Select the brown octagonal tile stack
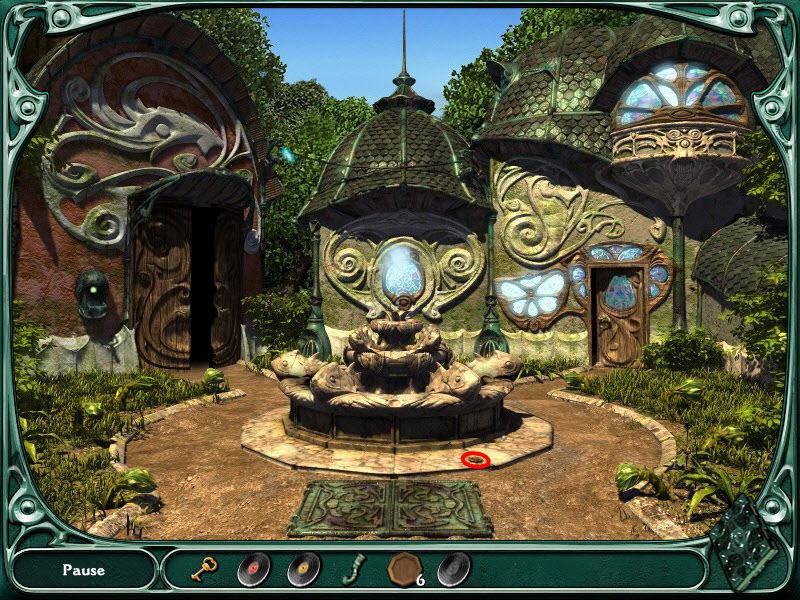This screenshot has width=800, height=600. 403,569
